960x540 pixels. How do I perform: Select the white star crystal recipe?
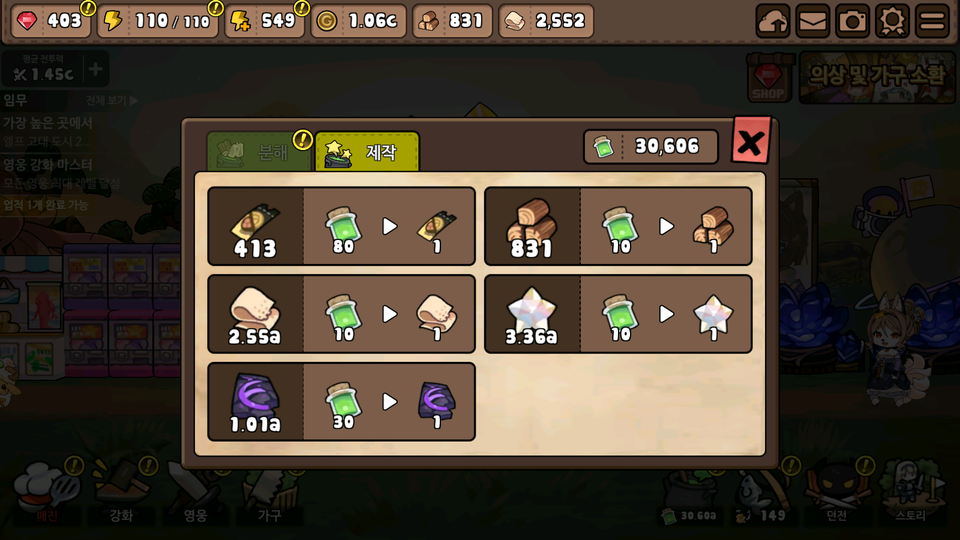click(x=618, y=314)
